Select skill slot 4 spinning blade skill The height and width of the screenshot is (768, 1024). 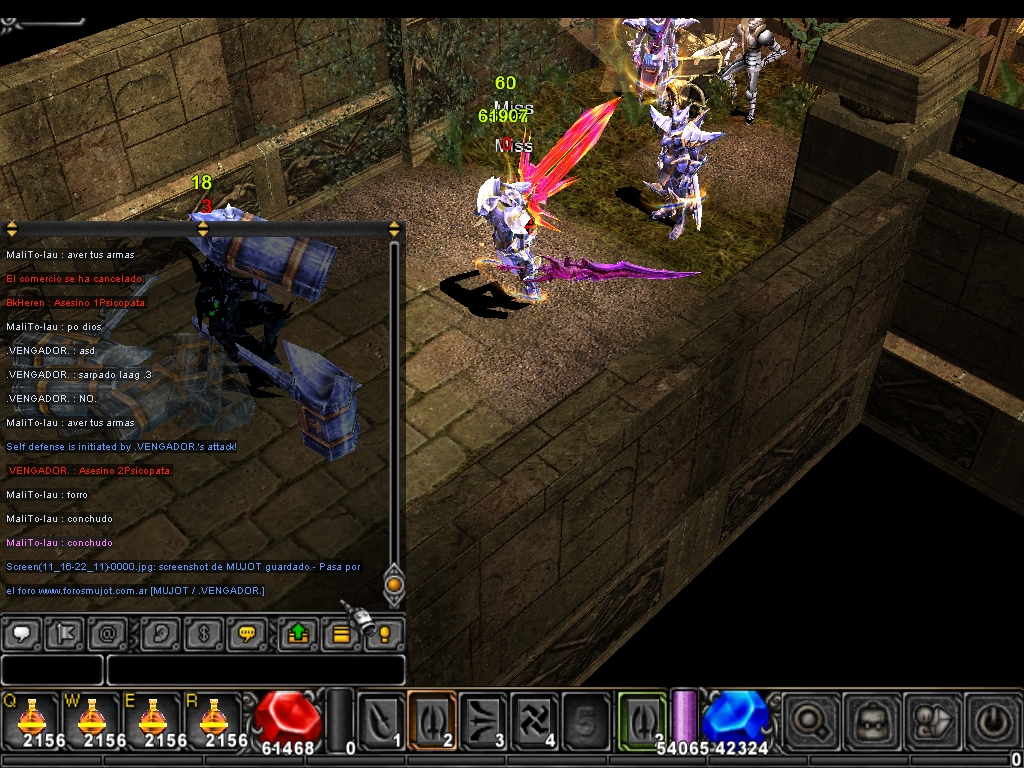(535, 718)
